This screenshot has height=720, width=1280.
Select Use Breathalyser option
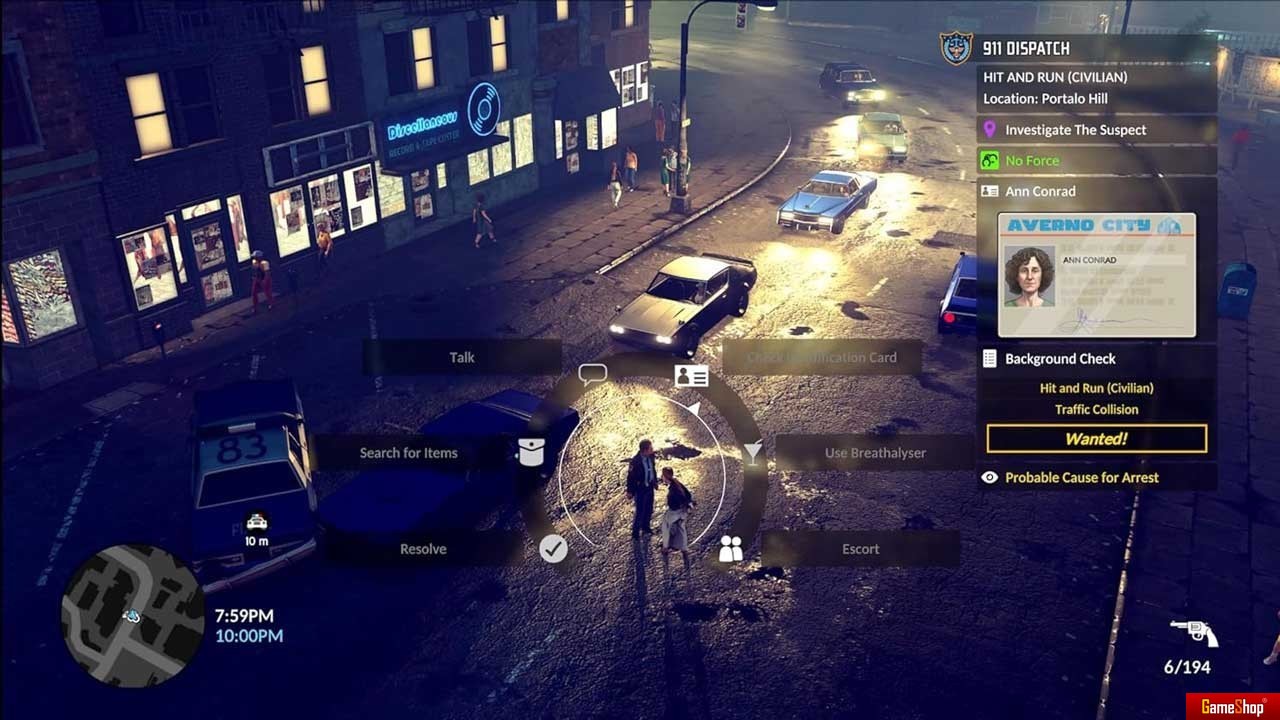point(875,453)
